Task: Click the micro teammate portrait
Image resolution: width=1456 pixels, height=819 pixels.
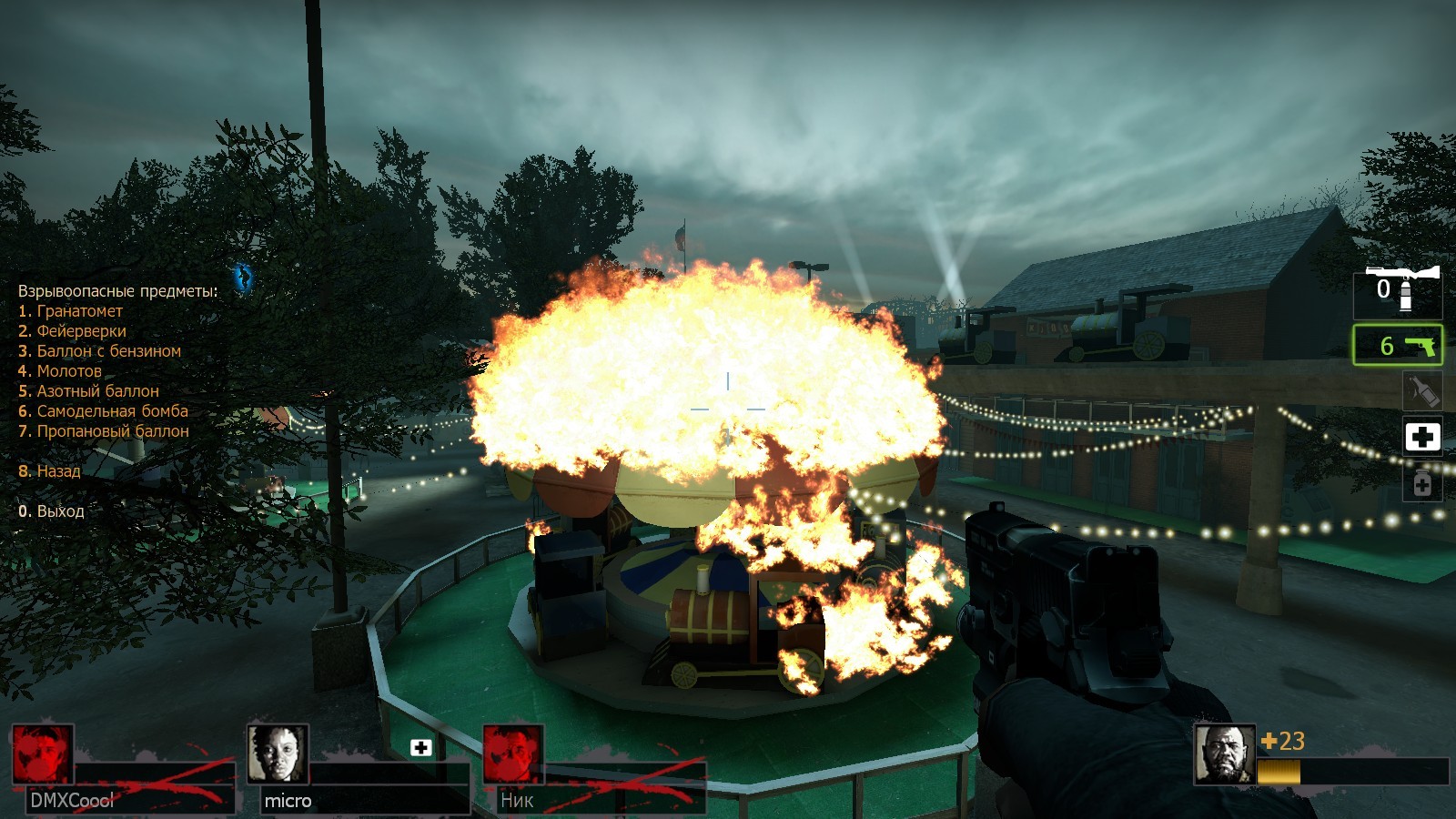Action: [x=278, y=753]
